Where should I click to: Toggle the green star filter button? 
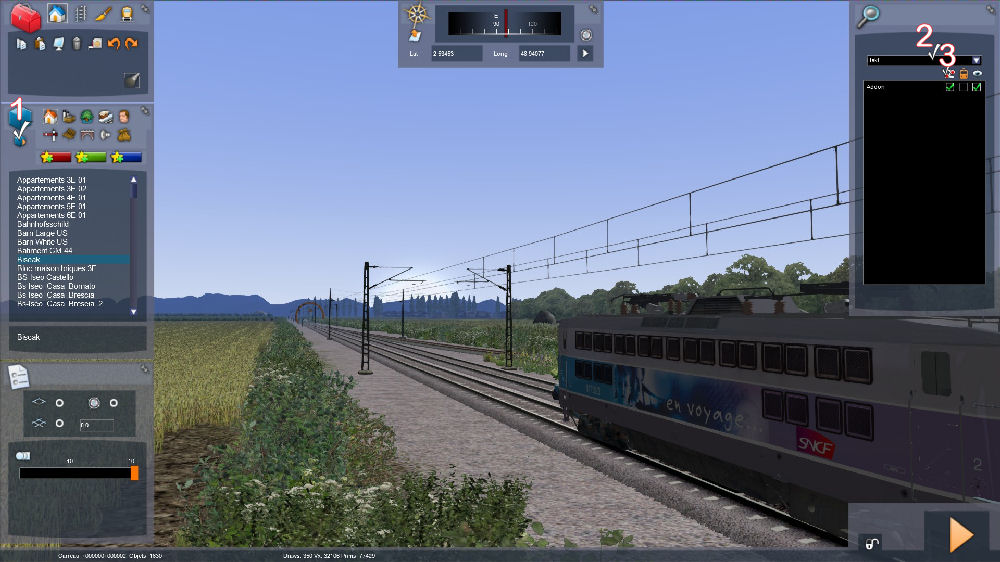[91, 157]
